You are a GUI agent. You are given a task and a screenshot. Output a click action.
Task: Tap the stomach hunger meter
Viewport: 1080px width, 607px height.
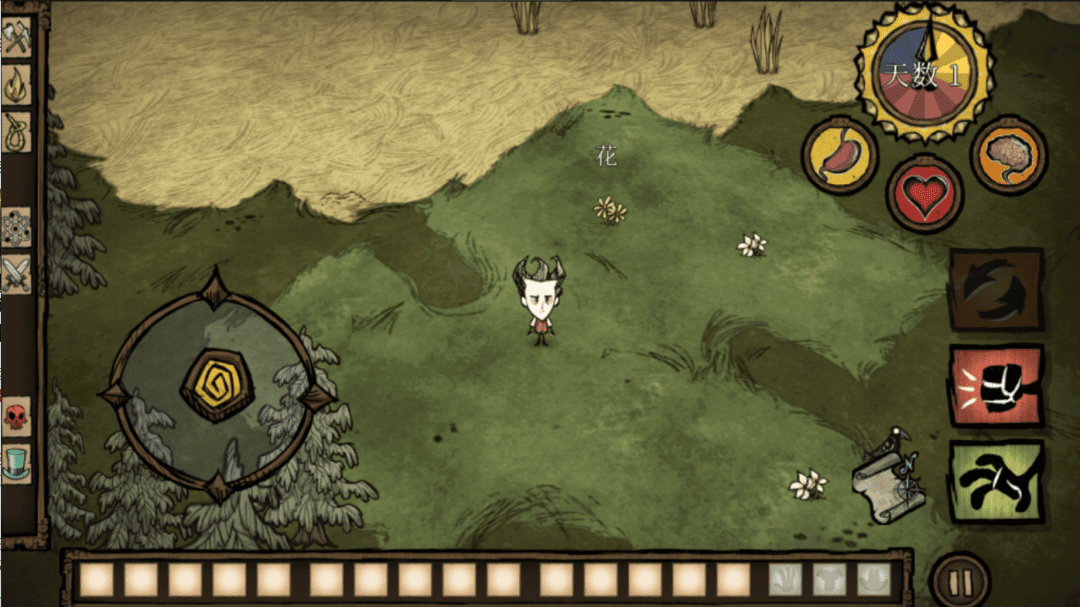point(839,155)
